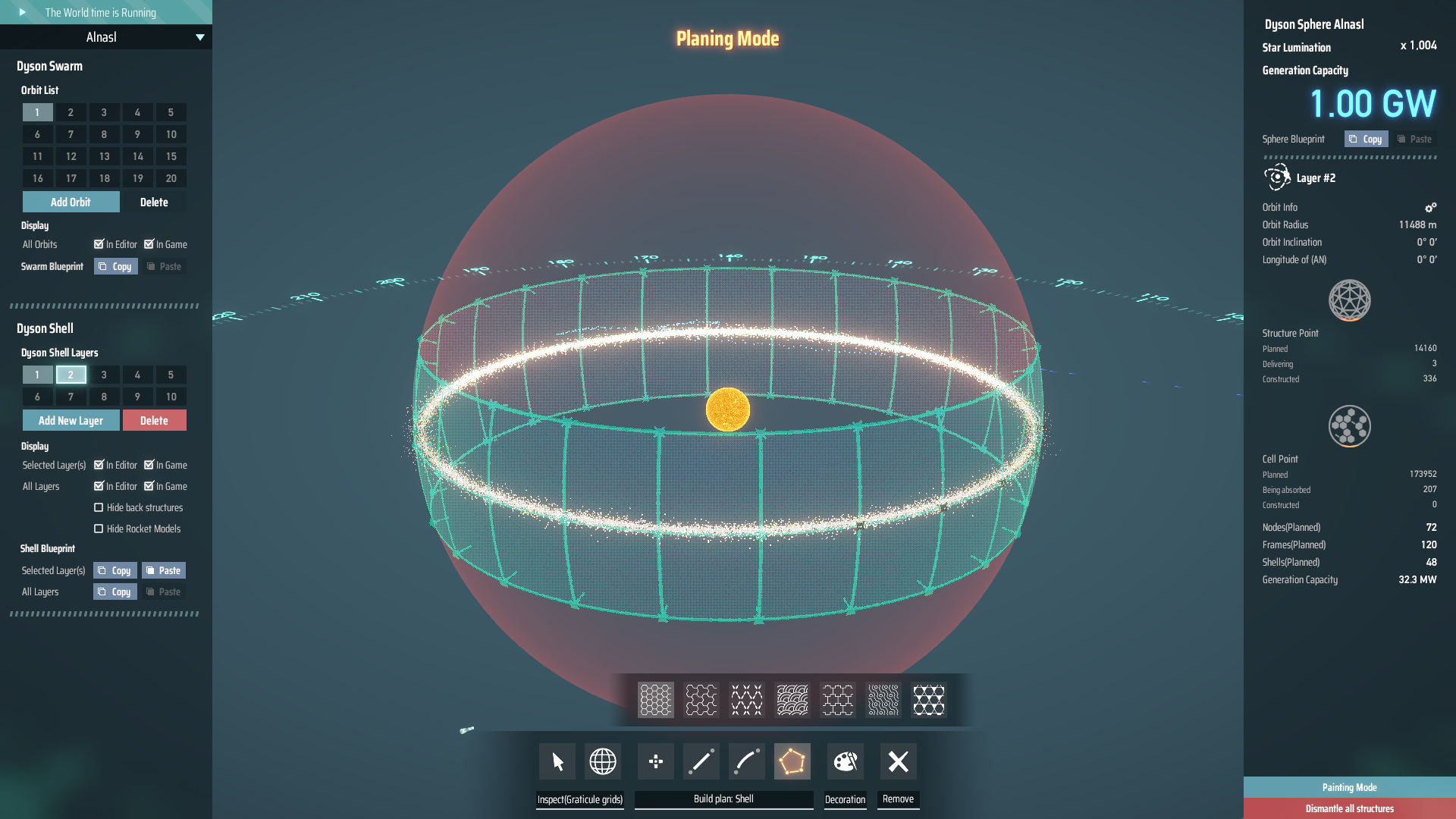
Task: Select the straight frame drawing tool
Action: (x=701, y=761)
